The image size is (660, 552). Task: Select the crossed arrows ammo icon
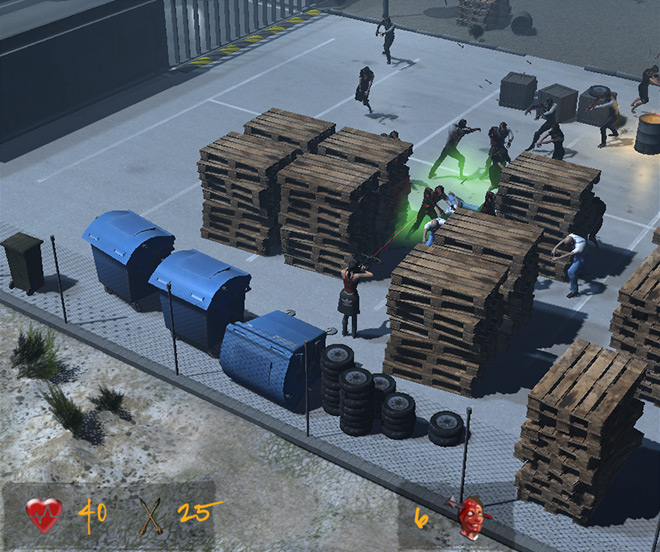[151, 515]
